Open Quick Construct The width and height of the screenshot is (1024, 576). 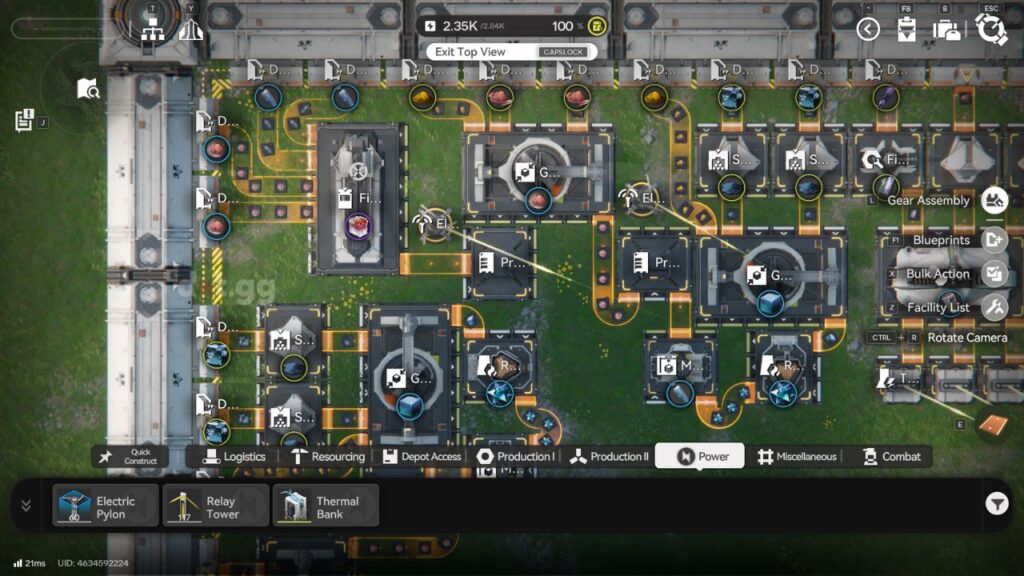131,457
